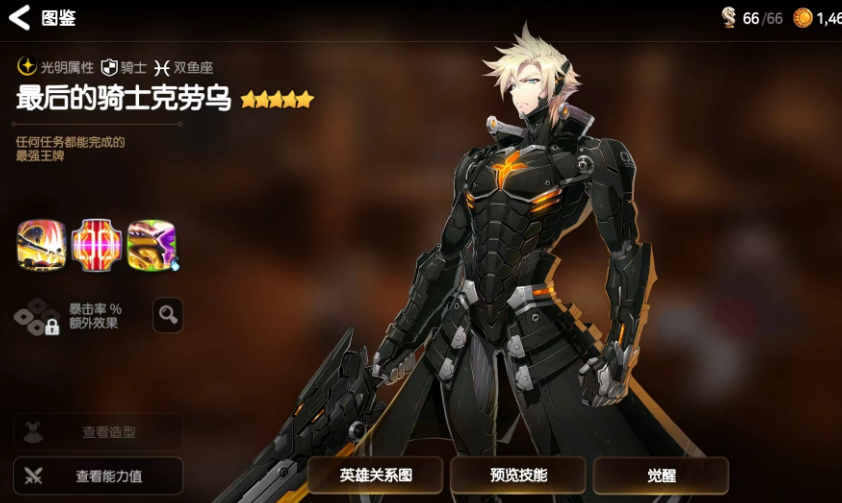Select the purple and green skill icon
842x503 pixels.
152,245
